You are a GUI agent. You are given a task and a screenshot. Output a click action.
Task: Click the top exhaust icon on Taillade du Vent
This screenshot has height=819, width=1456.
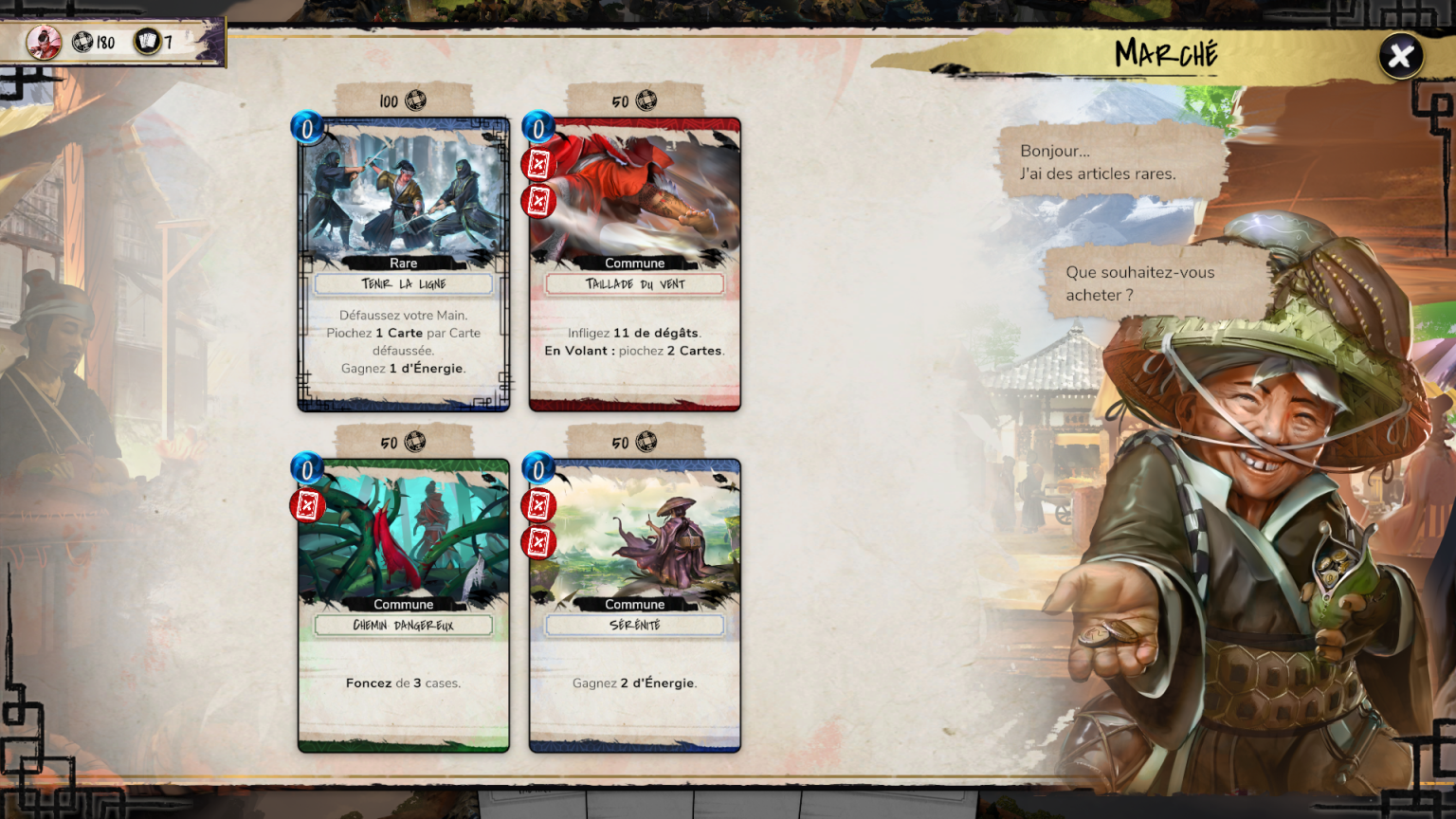[537, 167]
